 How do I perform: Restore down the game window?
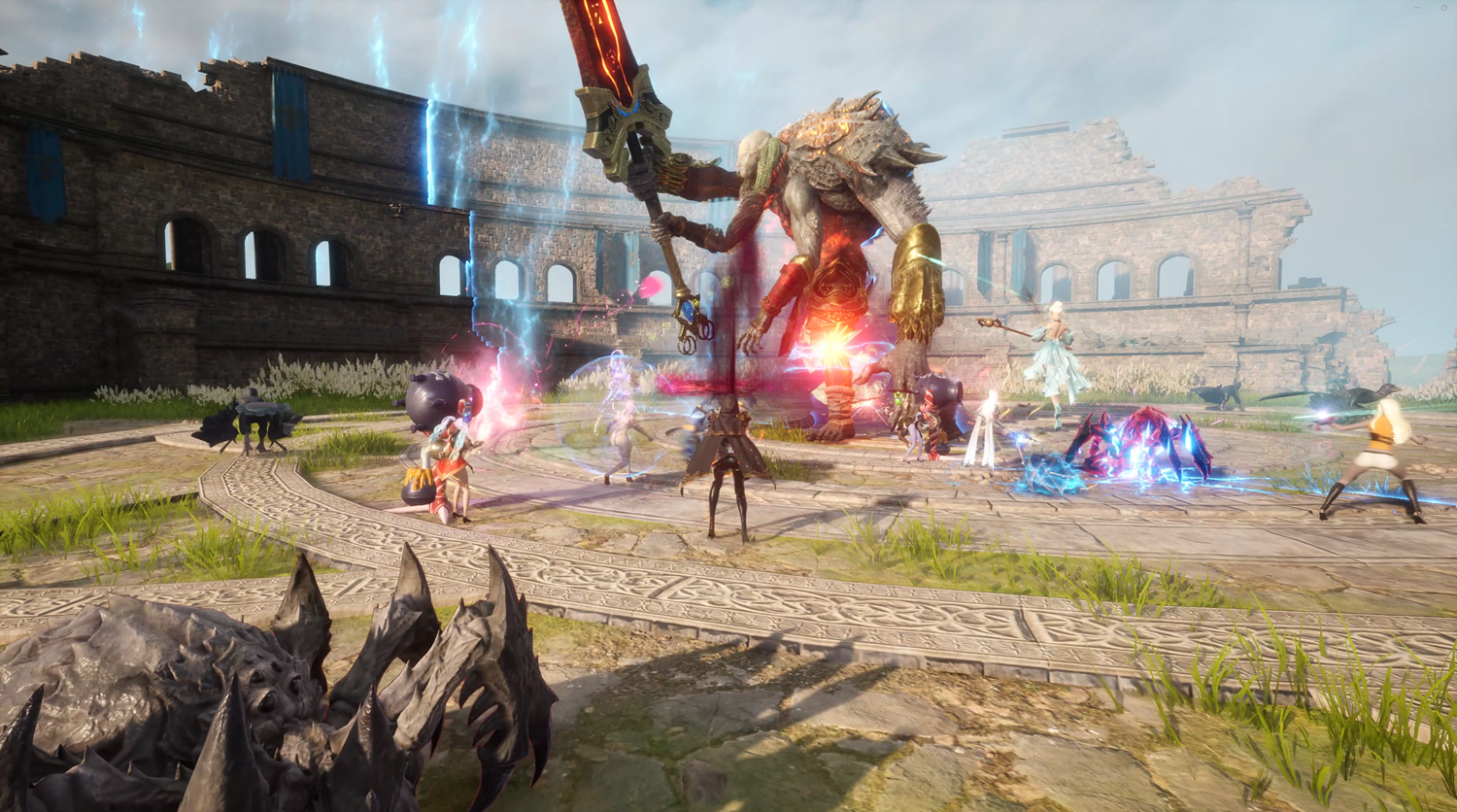1443,8
